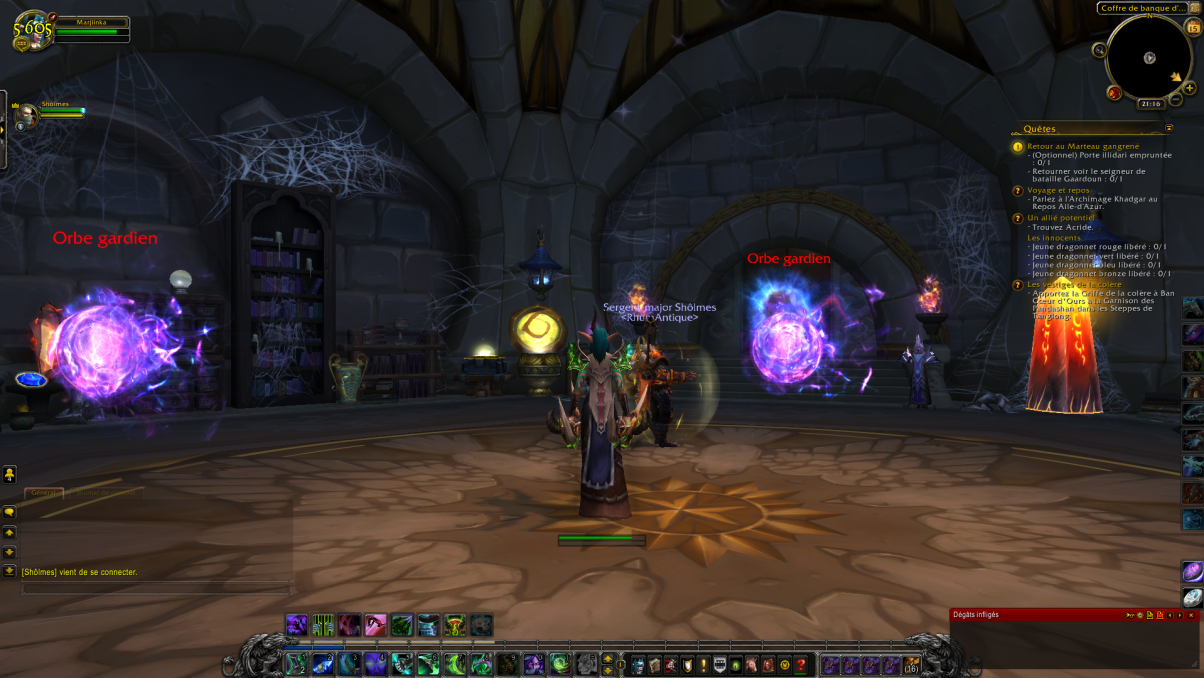Open the calendar showing day 15

pyautogui.click(x=1193, y=28)
